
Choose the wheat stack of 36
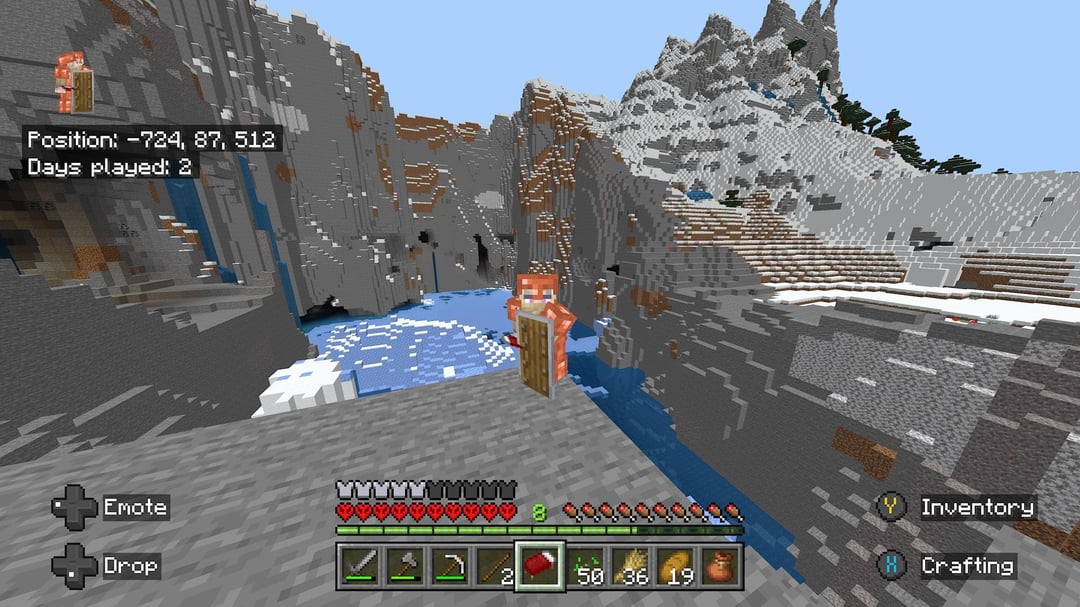pos(631,566)
